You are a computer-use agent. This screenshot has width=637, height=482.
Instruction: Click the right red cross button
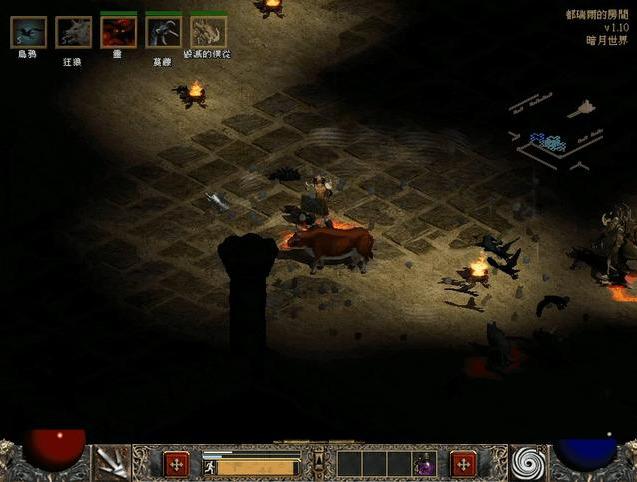pyautogui.click(x=463, y=464)
